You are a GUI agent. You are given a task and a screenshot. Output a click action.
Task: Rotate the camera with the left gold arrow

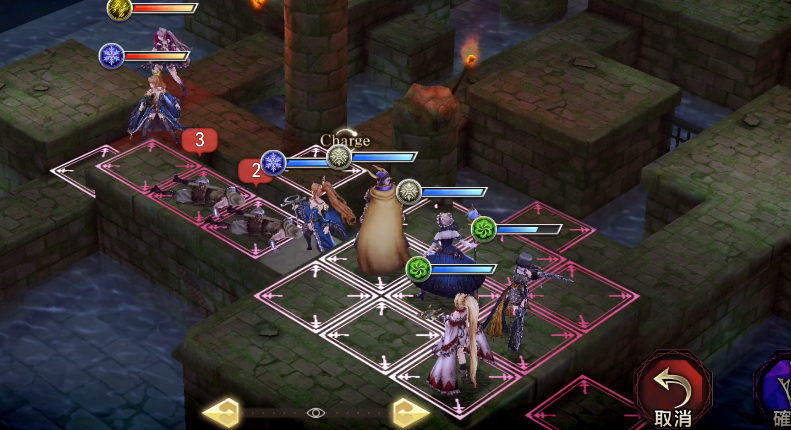pos(221,412)
